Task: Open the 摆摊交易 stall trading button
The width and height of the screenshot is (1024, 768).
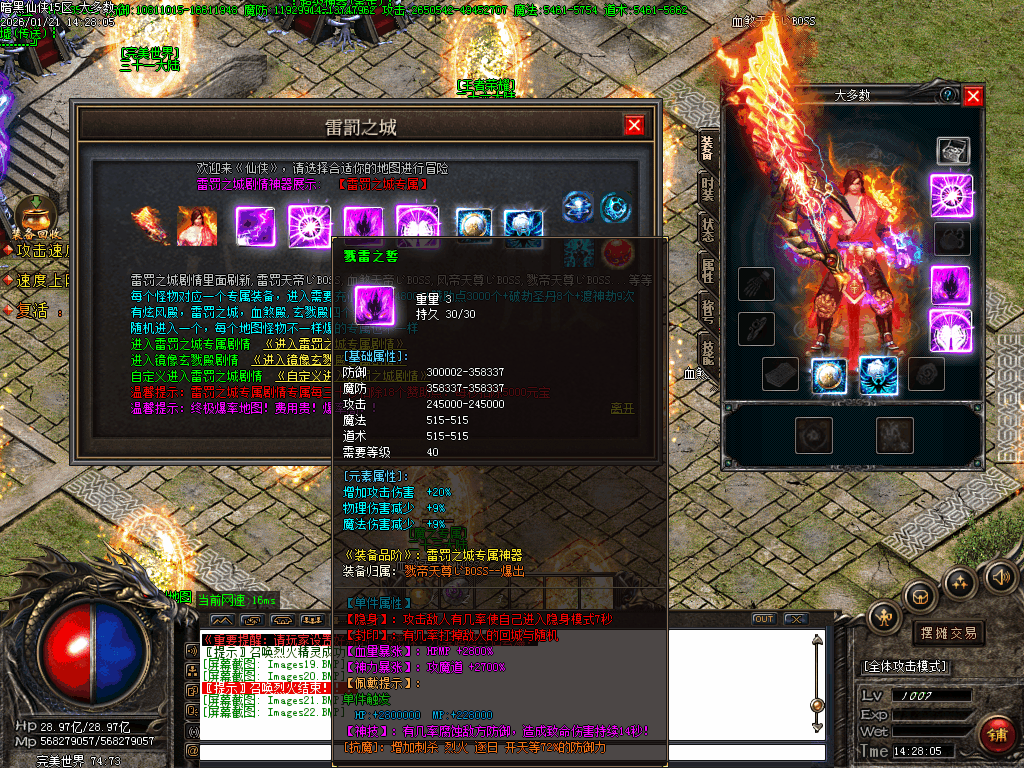Action: (x=948, y=633)
